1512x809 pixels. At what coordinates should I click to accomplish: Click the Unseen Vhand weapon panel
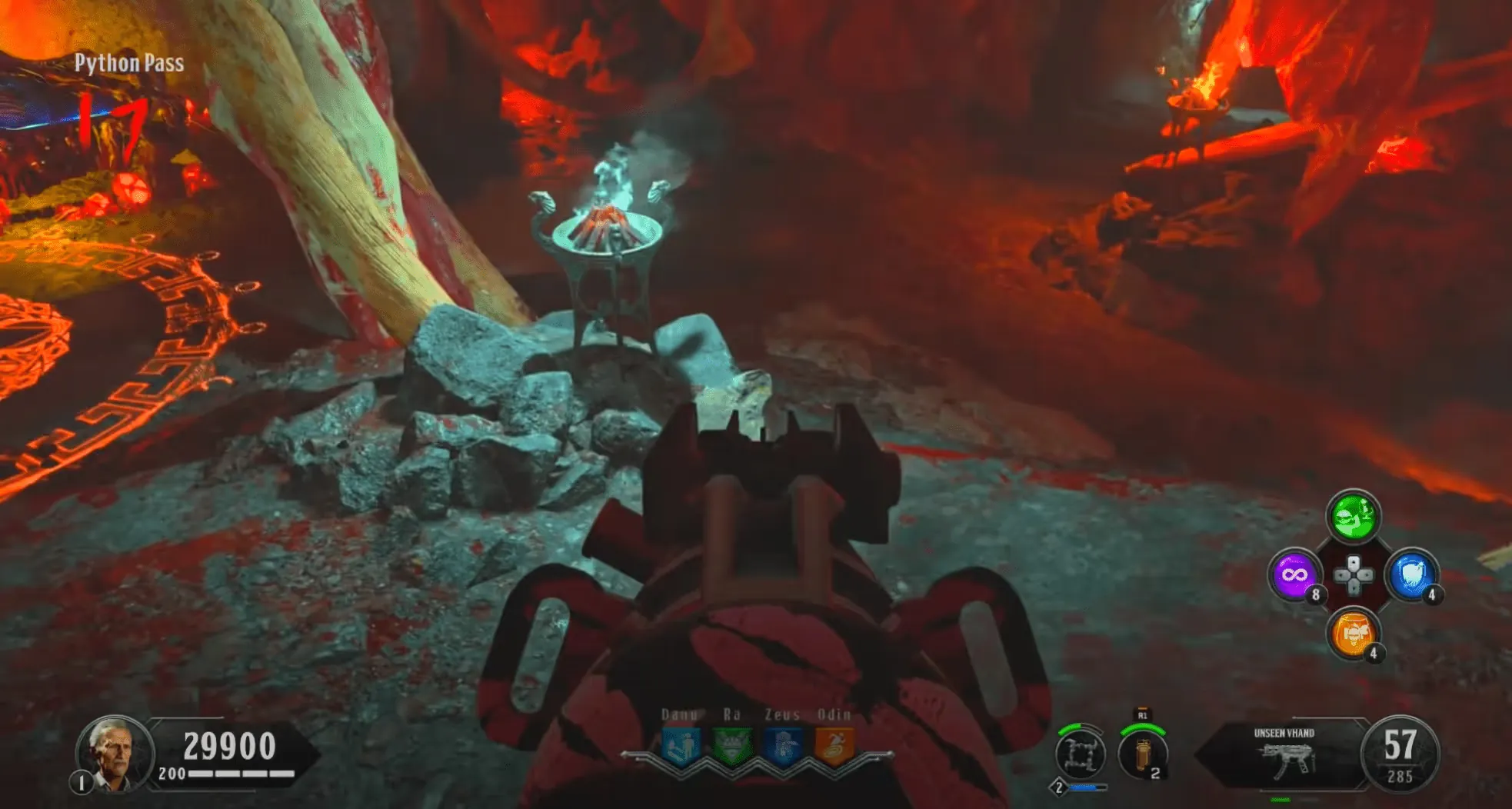point(1284,755)
